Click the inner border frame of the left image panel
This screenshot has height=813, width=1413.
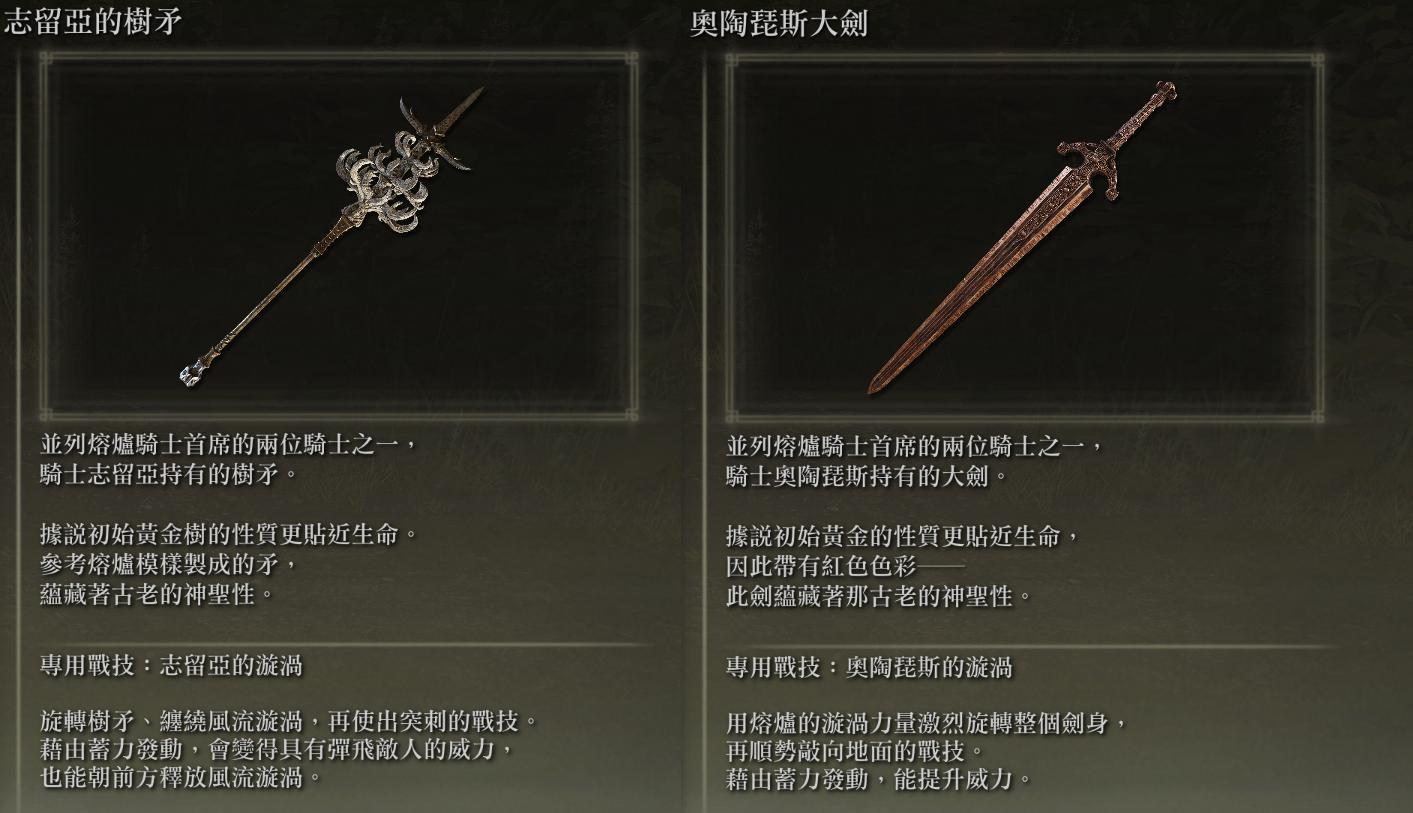tap(340, 61)
